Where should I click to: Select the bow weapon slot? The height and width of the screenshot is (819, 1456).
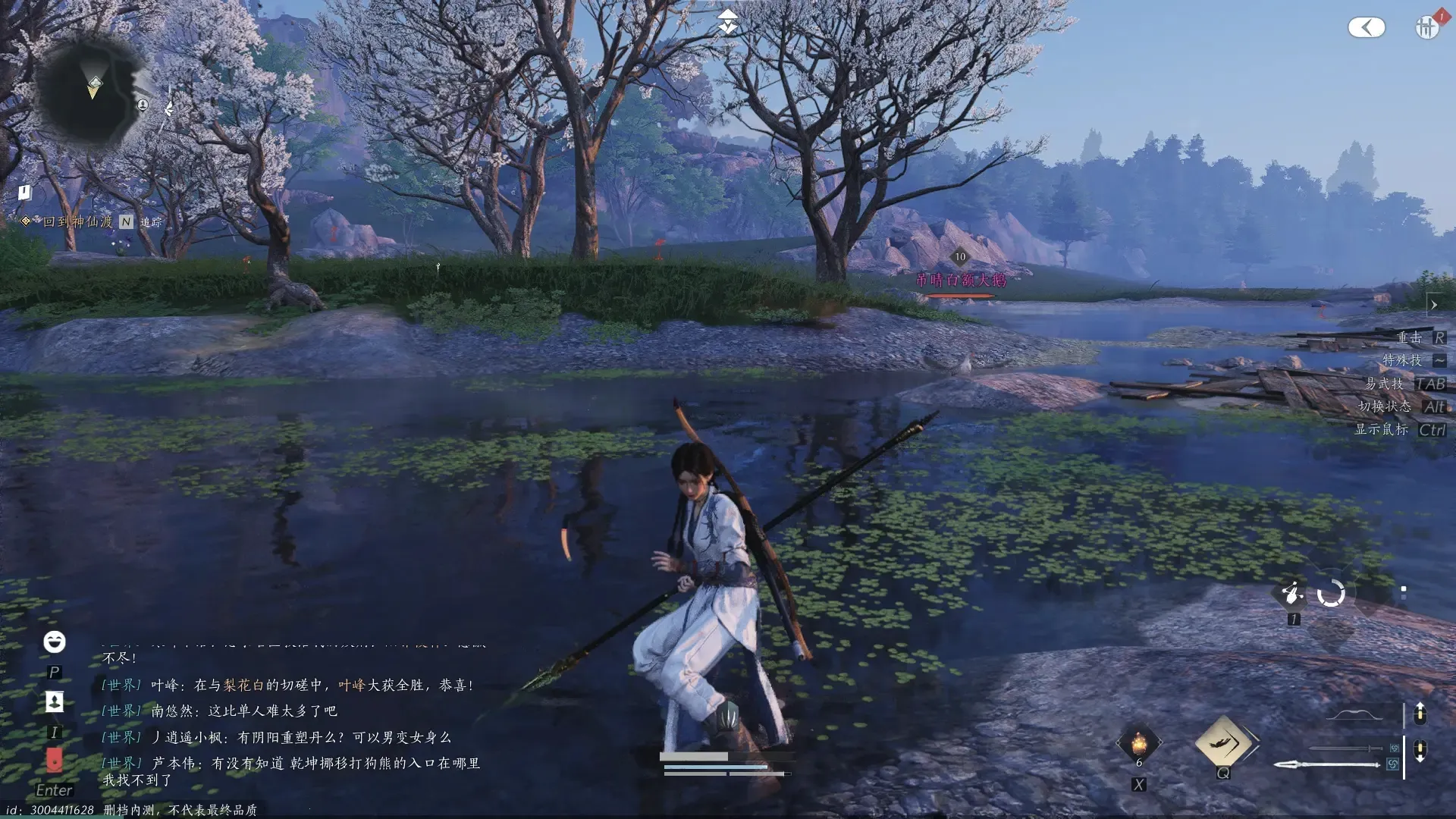[x=1356, y=714]
